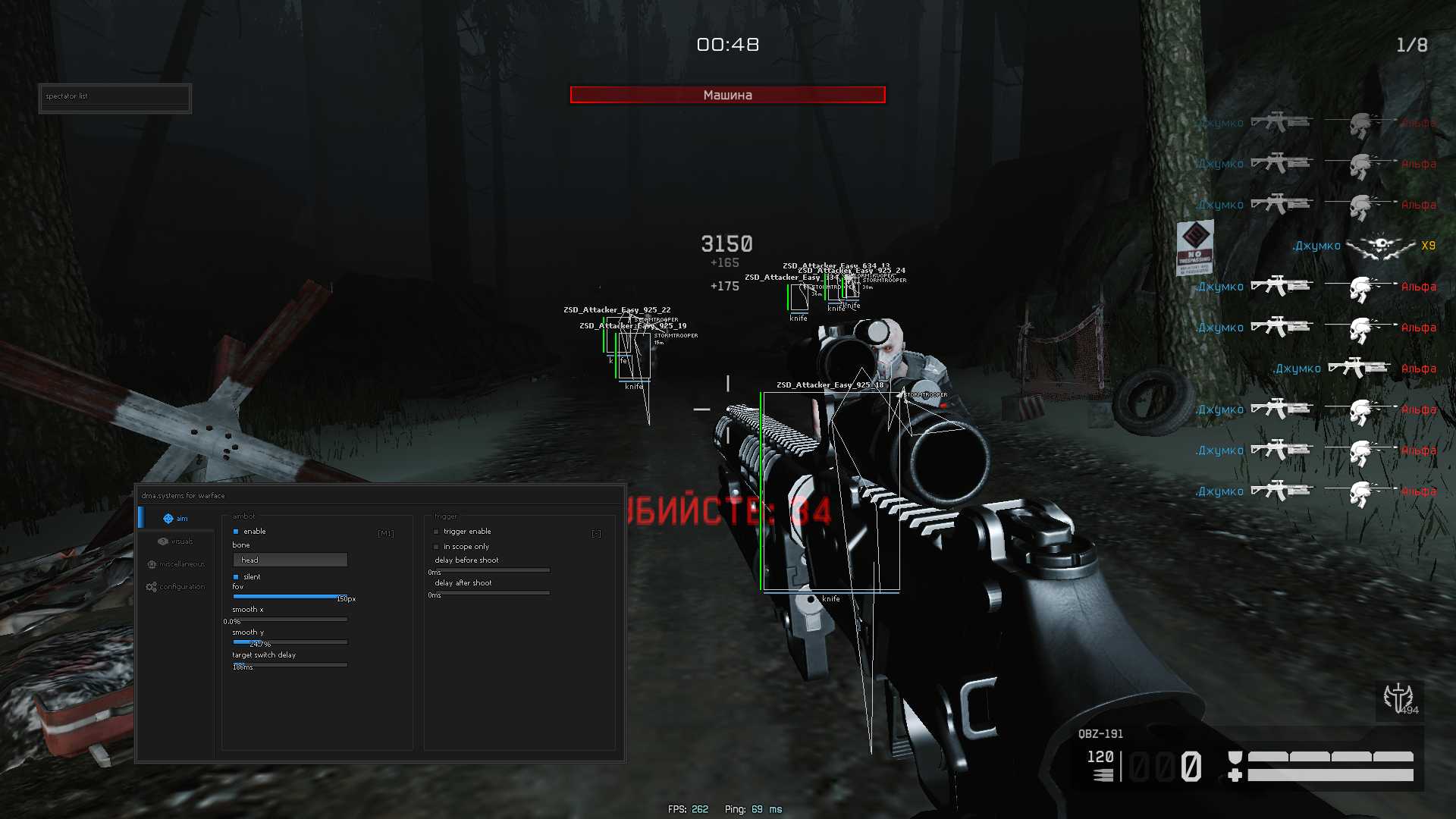Click the spectator list box
Screen dimensions: 1456x819
[114, 97]
